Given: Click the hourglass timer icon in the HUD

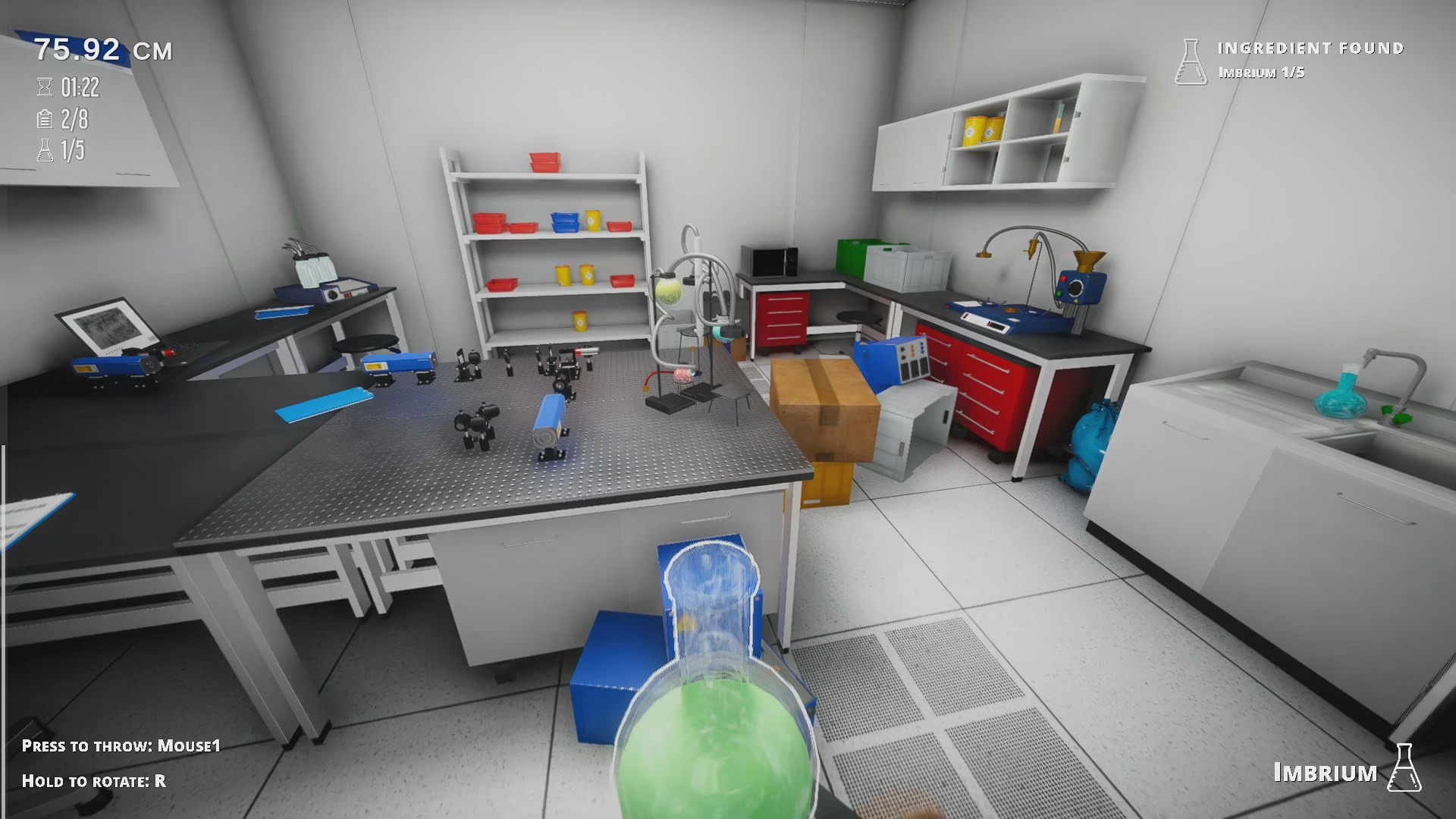Looking at the screenshot, I should [43, 86].
